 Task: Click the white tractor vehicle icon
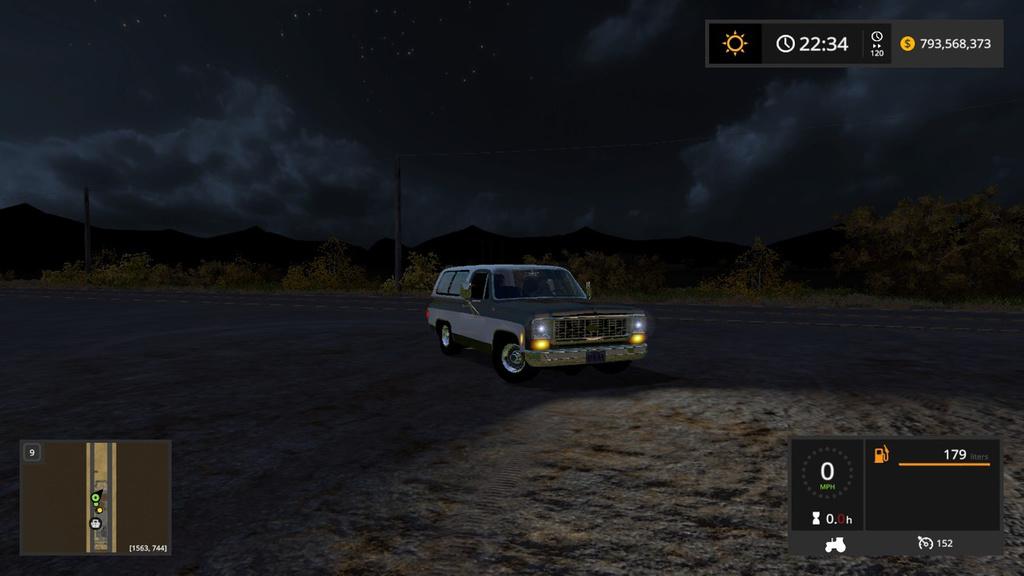834,544
